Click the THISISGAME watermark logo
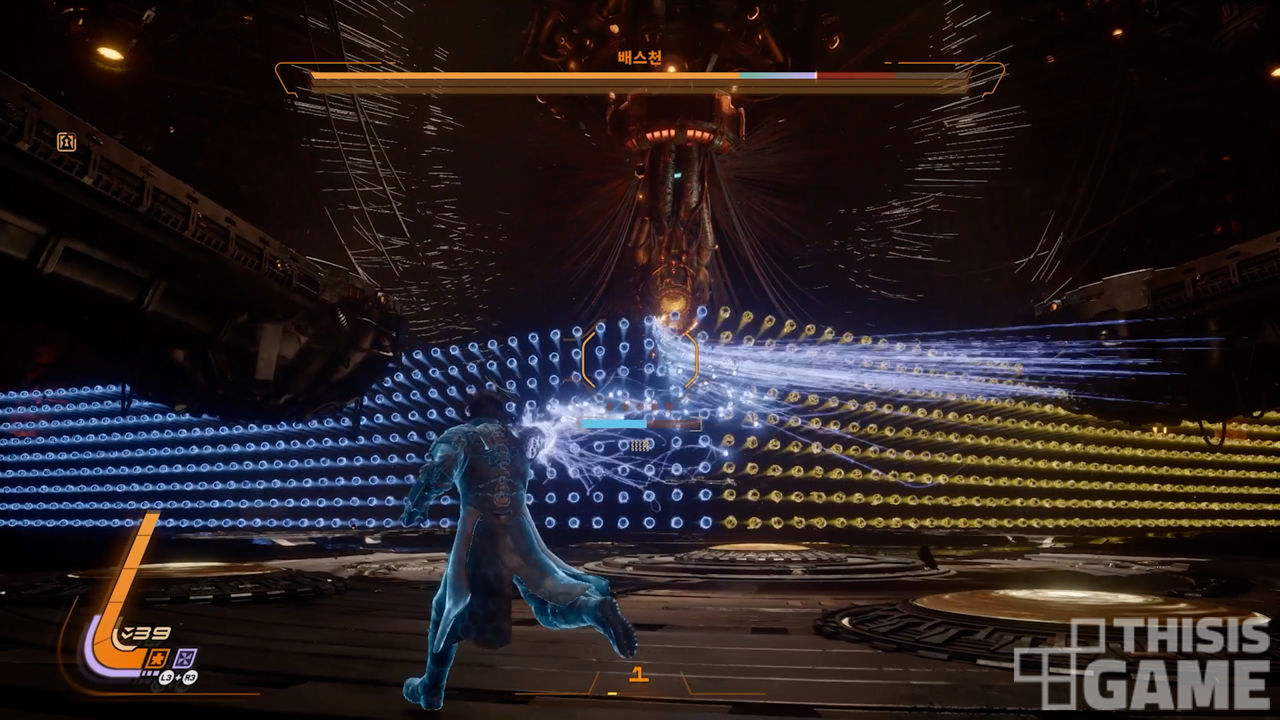1280x720 pixels. click(1142, 663)
